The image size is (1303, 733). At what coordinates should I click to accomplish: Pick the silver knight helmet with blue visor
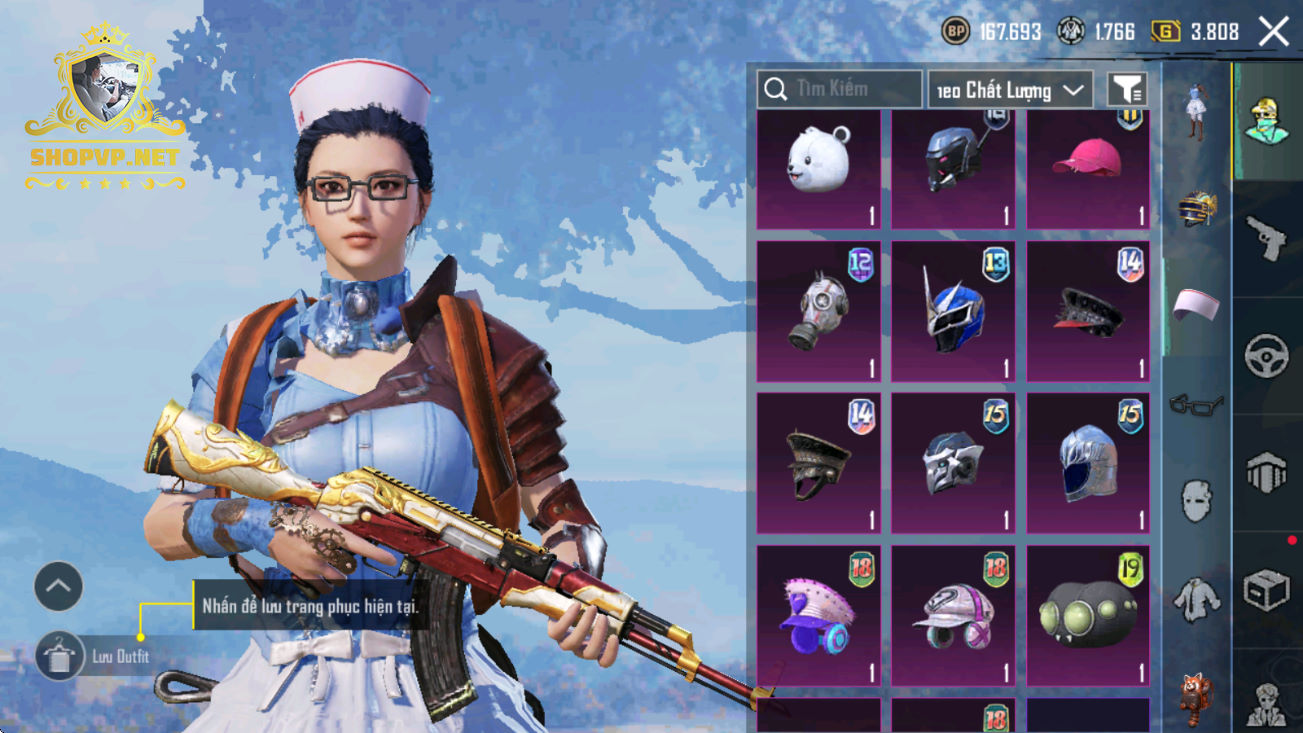[x=1087, y=464]
